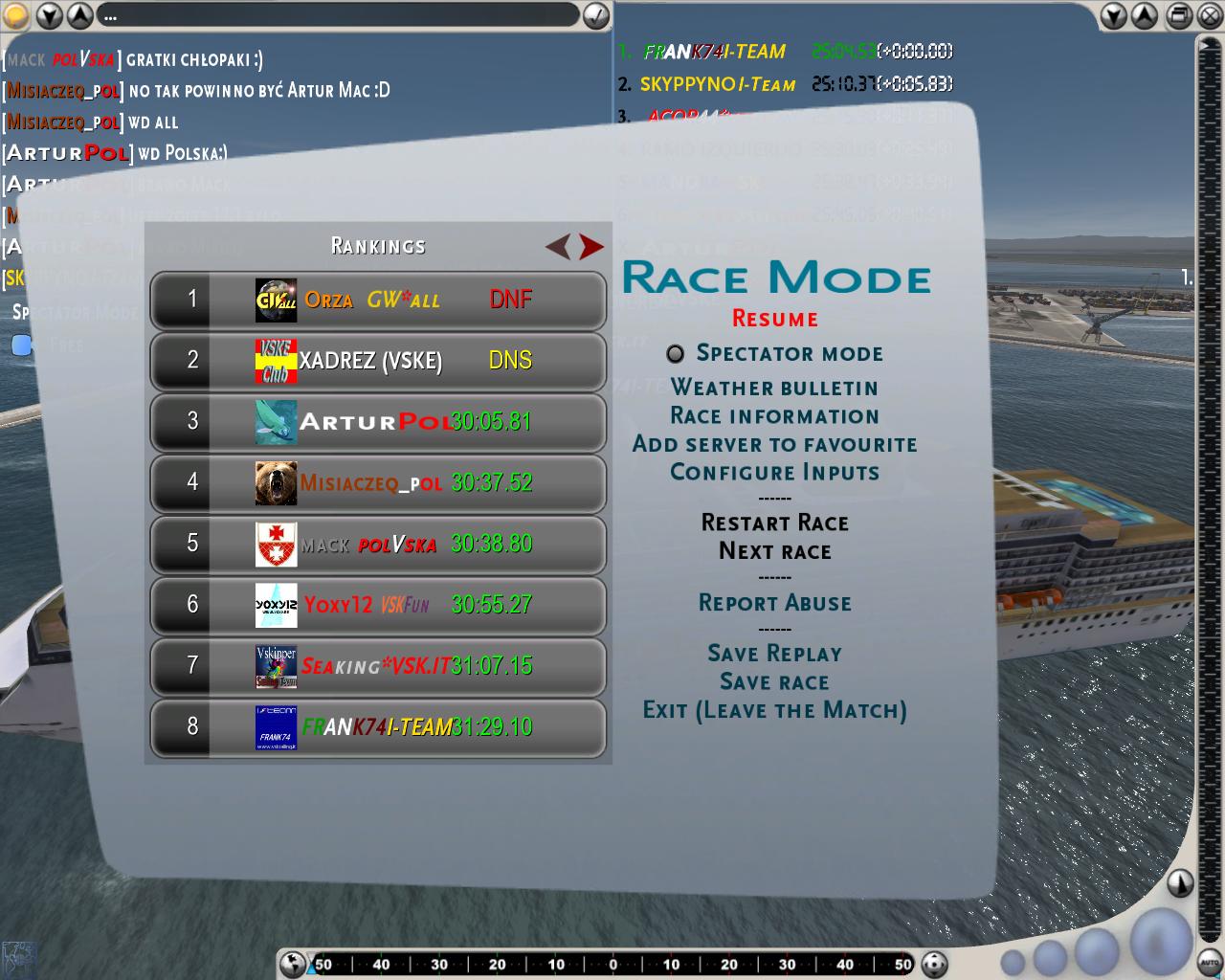The width and height of the screenshot is (1225, 980).
Task: Save Replay of this race
Action: pos(774,654)
